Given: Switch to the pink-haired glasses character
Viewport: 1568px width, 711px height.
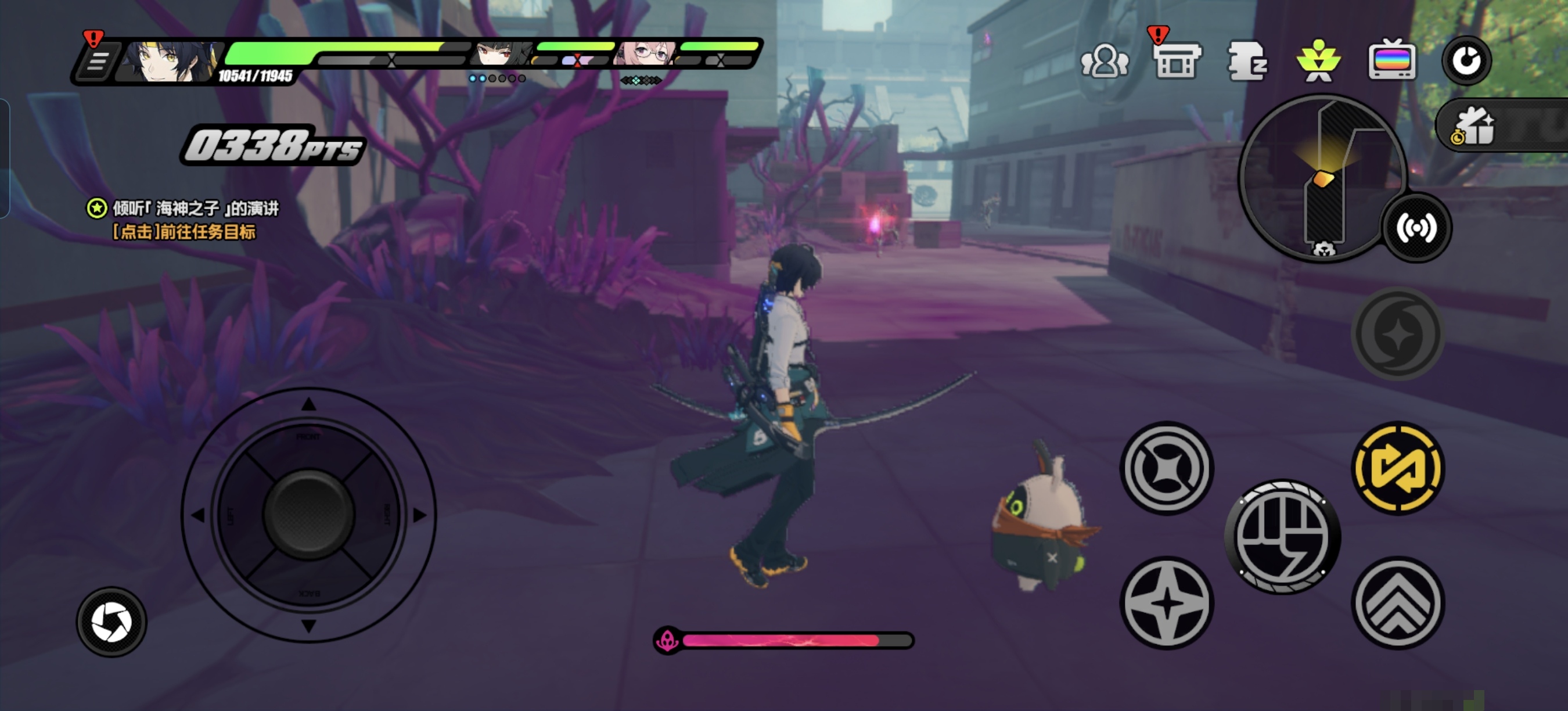Looking at the screenshot, I should [646, 53].
